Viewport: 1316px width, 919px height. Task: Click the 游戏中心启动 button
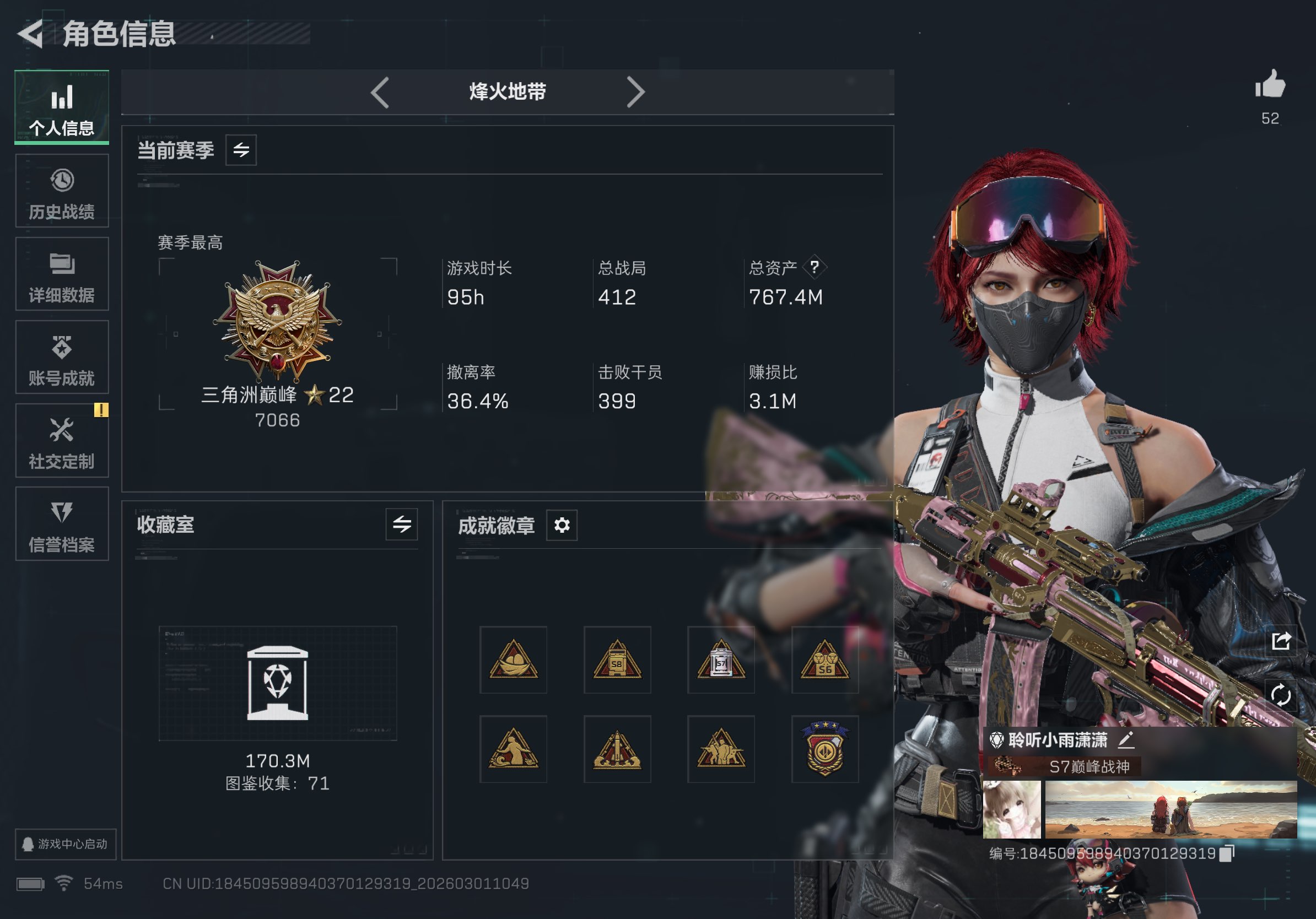pyautogui.click(x=65, y=844)
